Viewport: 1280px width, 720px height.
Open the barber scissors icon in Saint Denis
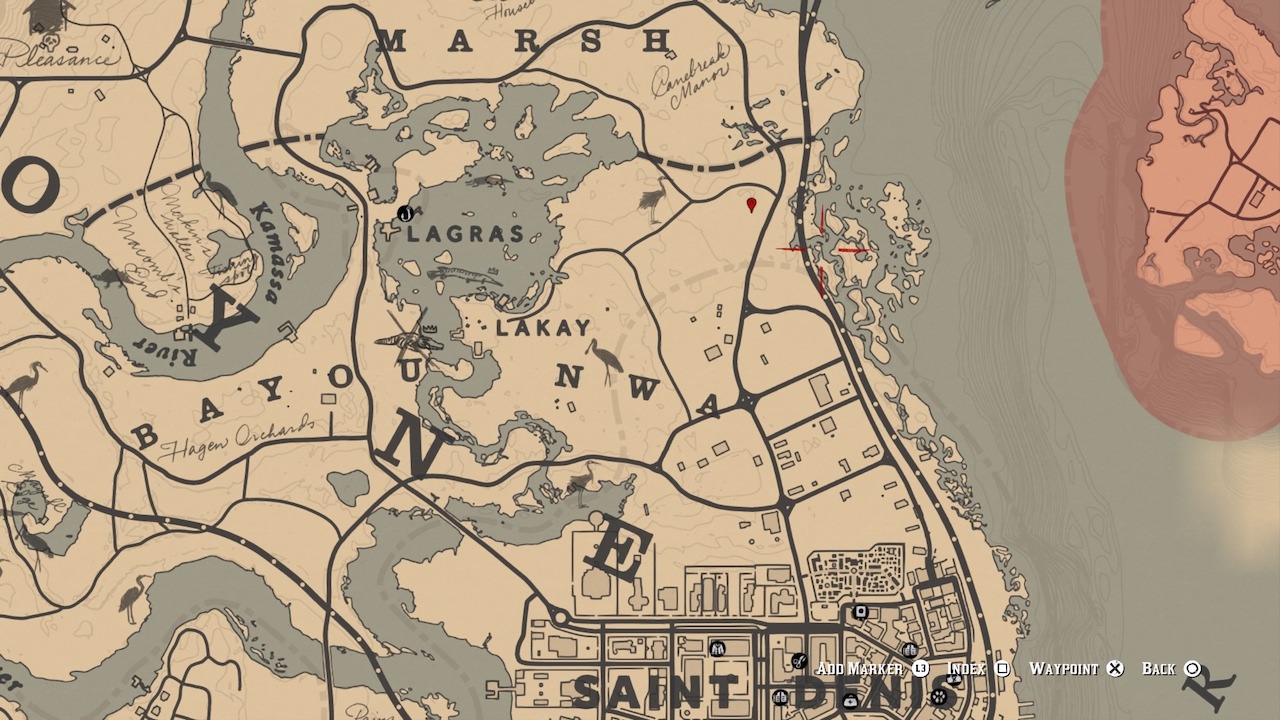point(799,661)
